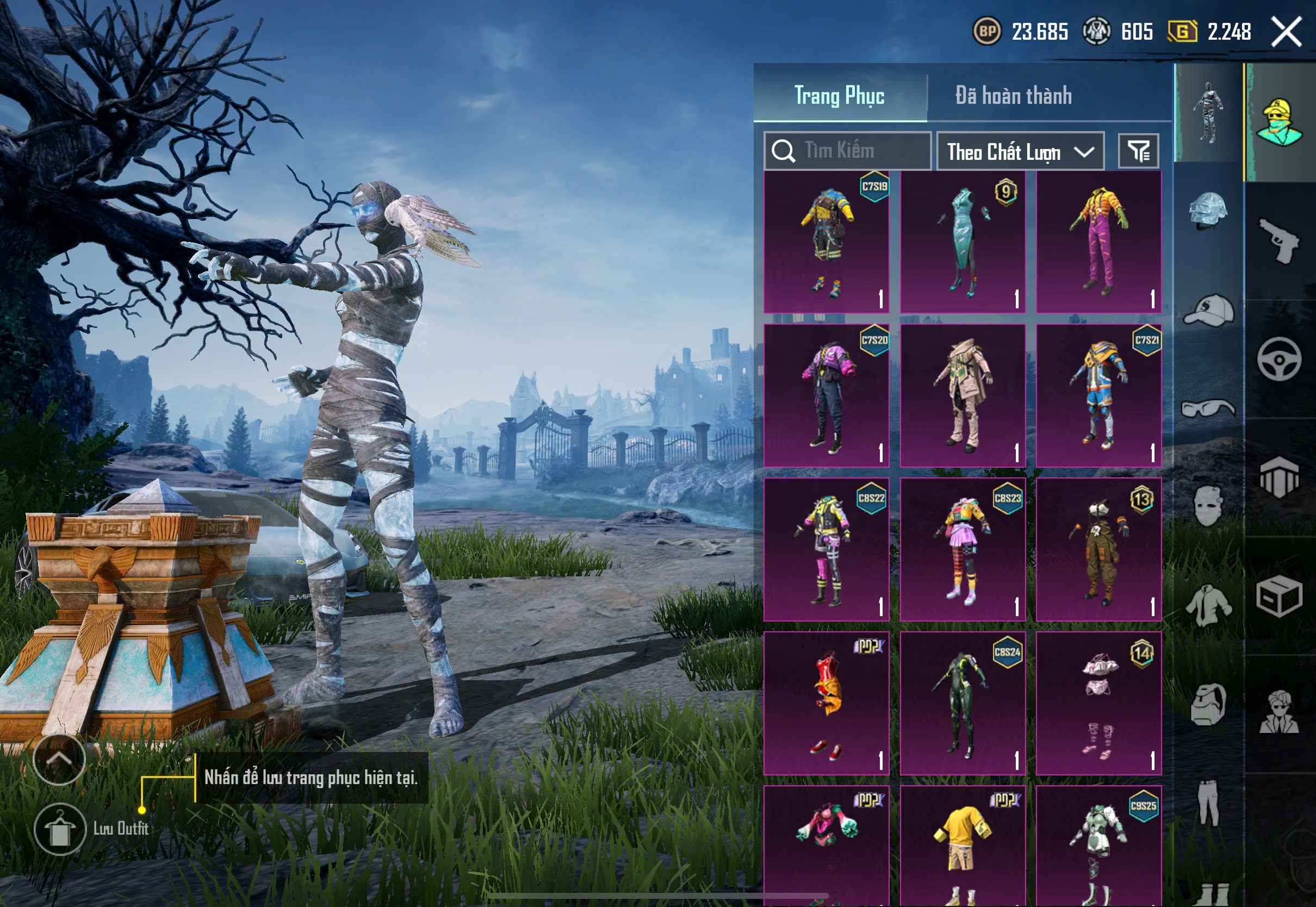Switch to the Đã hoàn thành tab
Viewport: 1316px width, 907px height.
coord(1013,96)
